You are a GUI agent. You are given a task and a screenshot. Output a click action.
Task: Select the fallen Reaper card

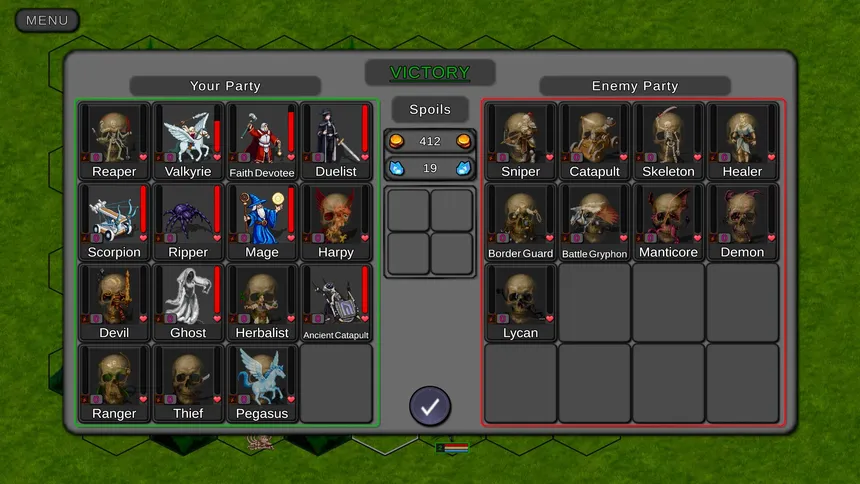114,141
